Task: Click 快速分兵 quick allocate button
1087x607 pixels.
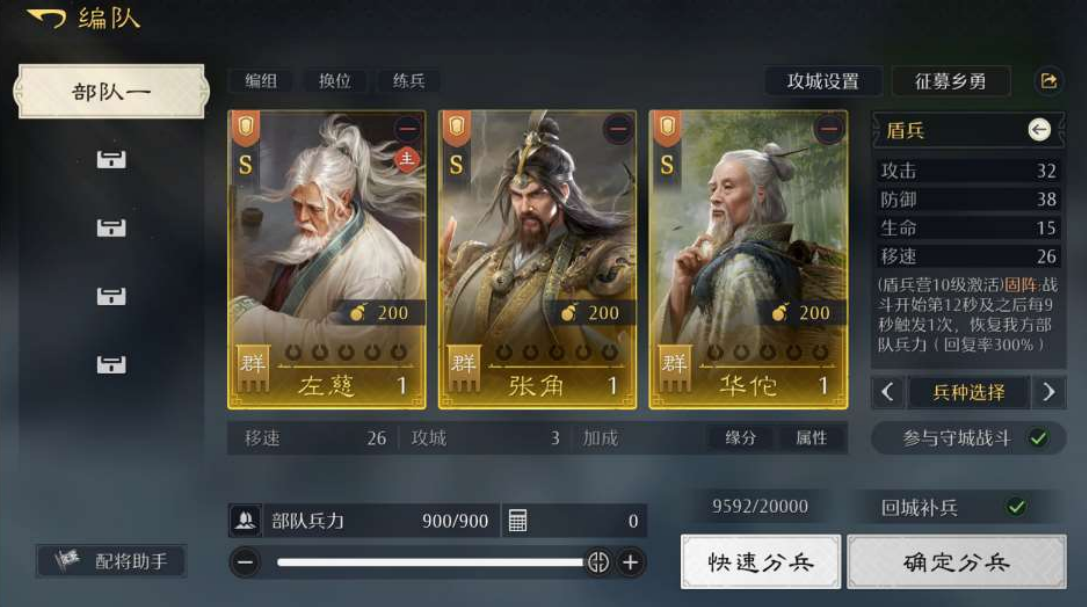Action: coord(761,561)
